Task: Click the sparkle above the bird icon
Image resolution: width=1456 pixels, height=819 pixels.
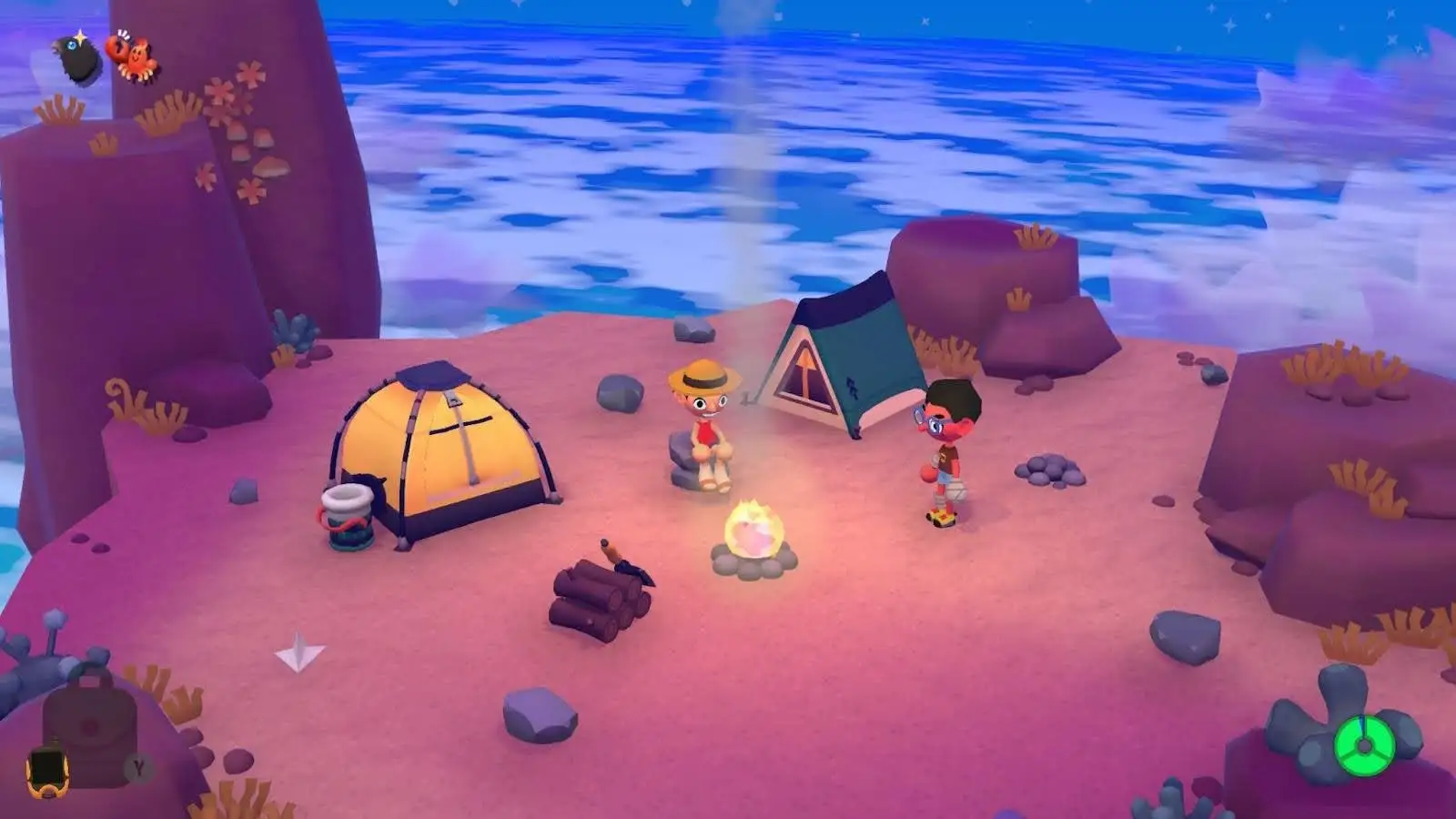Action: click(80, 37)
